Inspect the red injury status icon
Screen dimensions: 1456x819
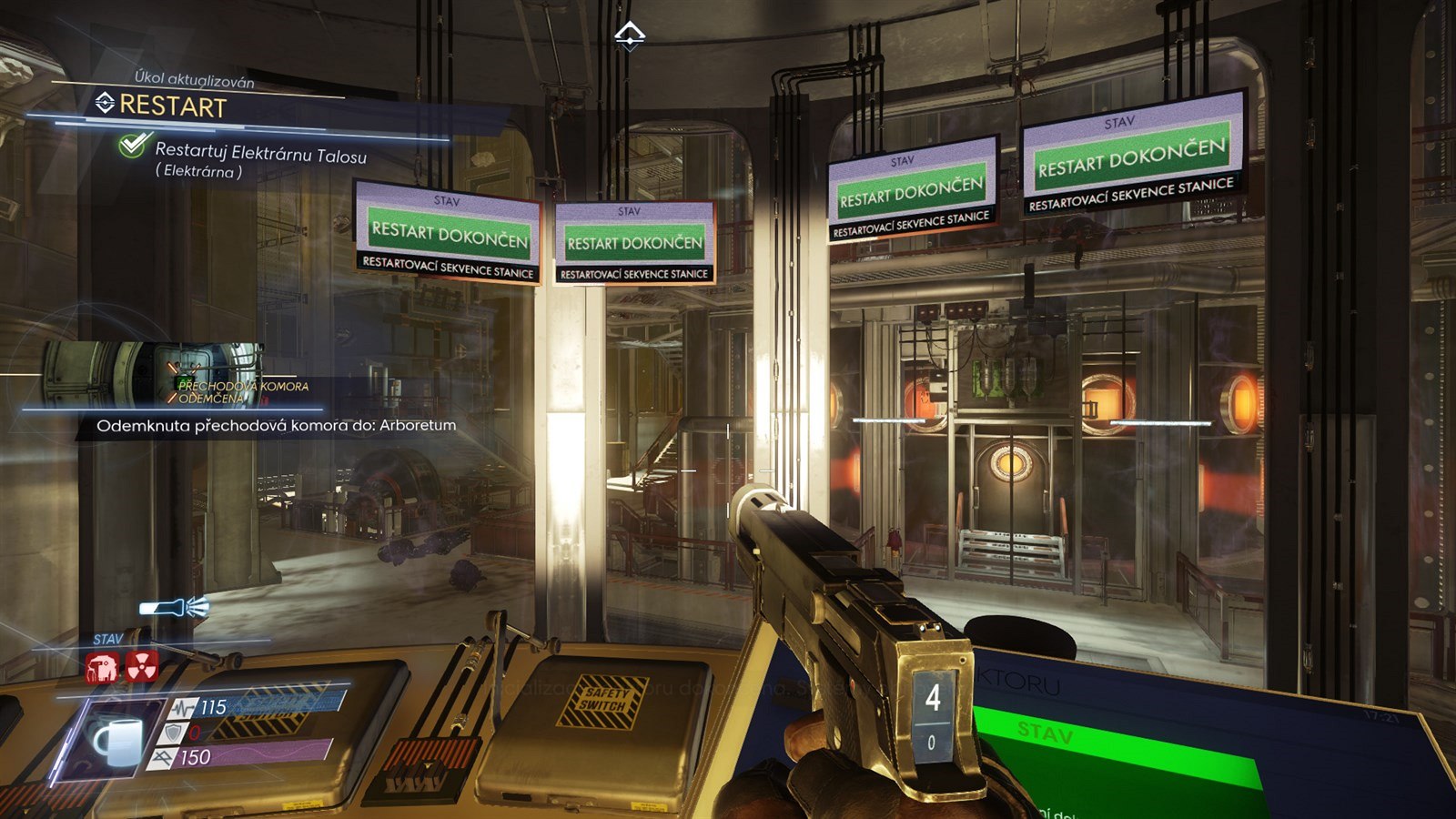[102, 668]
